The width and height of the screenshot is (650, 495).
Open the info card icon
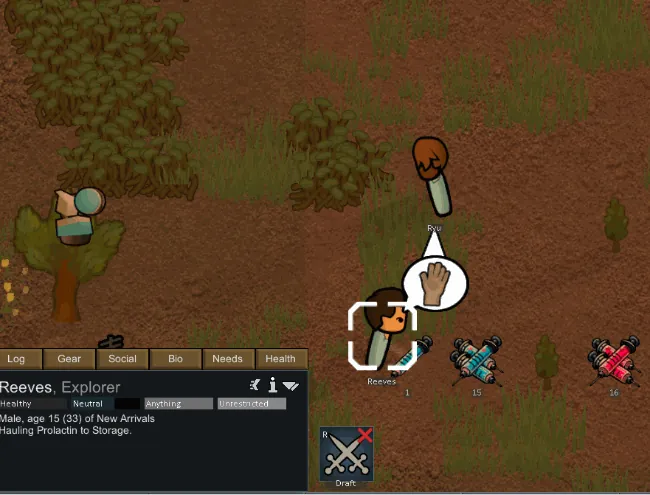[272, 385]
